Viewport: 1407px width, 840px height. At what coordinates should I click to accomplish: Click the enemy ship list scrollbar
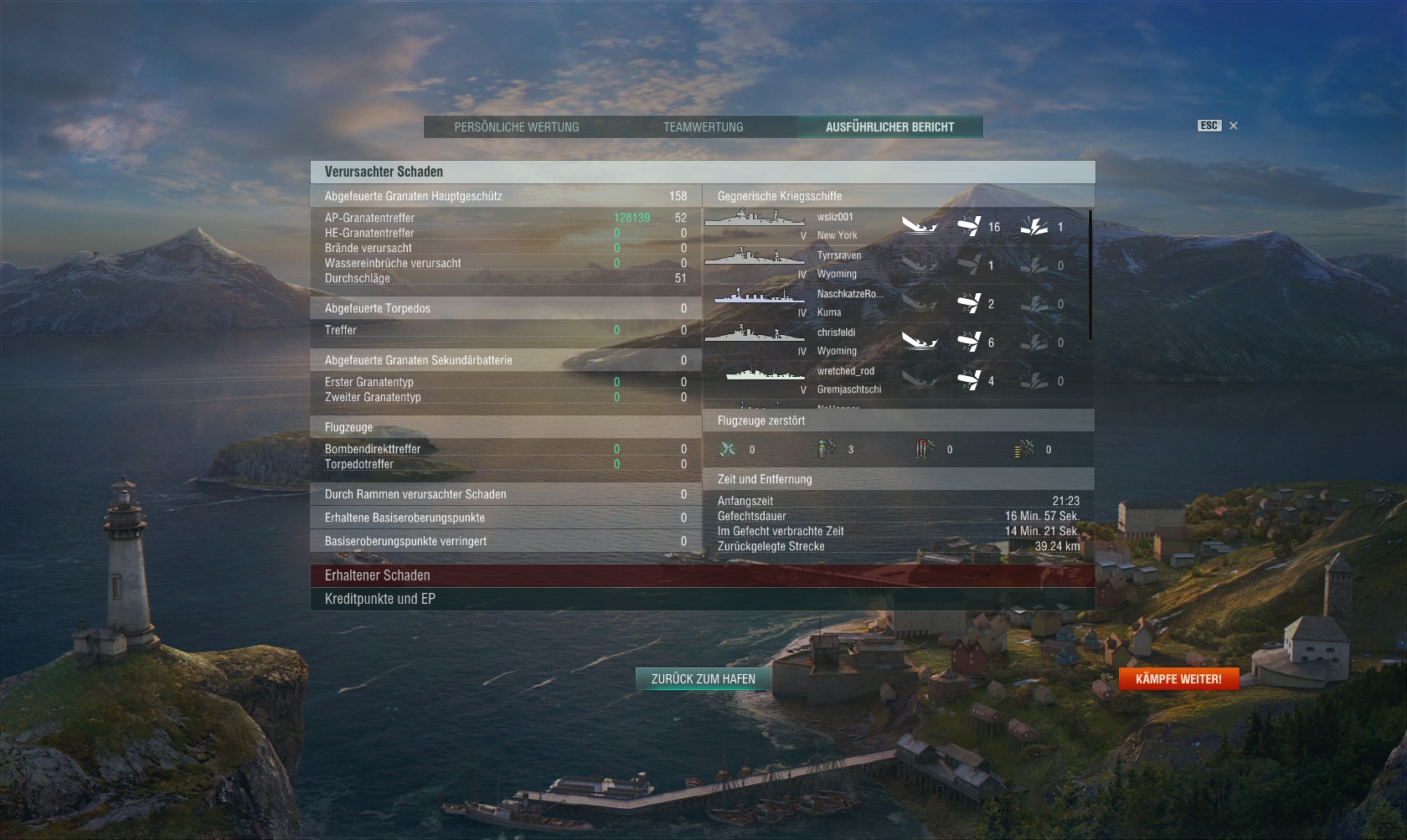tap(1090, 276)
